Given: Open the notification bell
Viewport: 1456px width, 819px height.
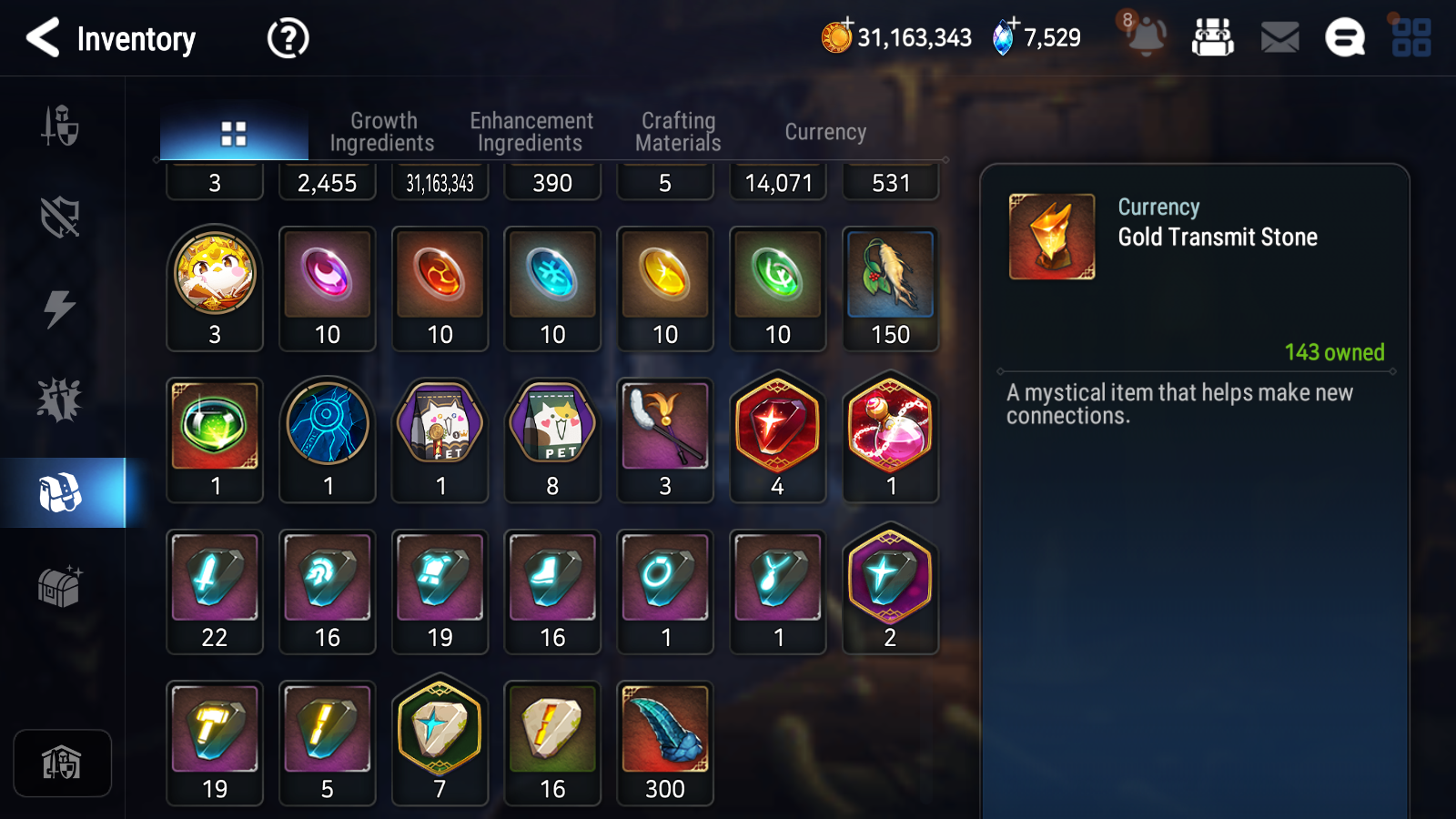Looking at the screenshot, I should tap(1147, 38).
